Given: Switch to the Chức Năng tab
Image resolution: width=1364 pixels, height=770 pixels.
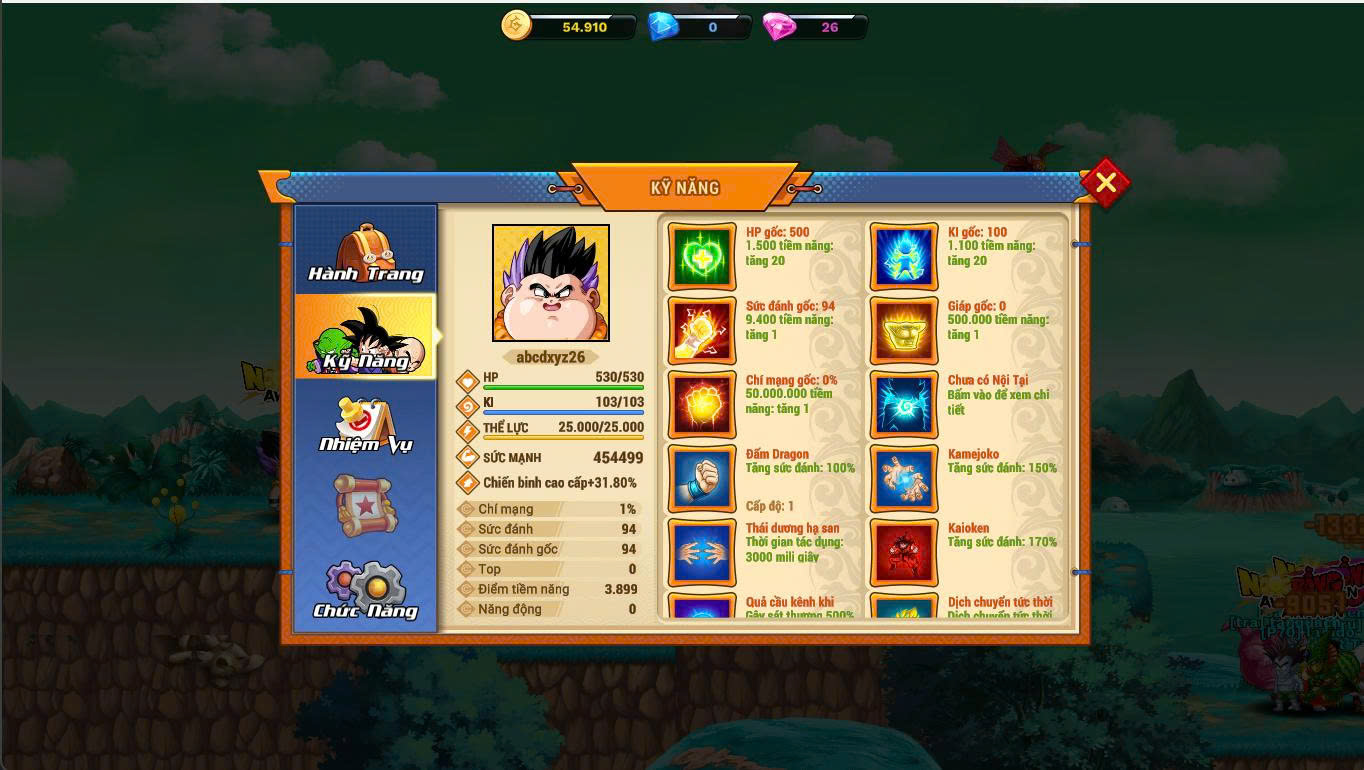Looking at the screenshot, I should 366,590.
